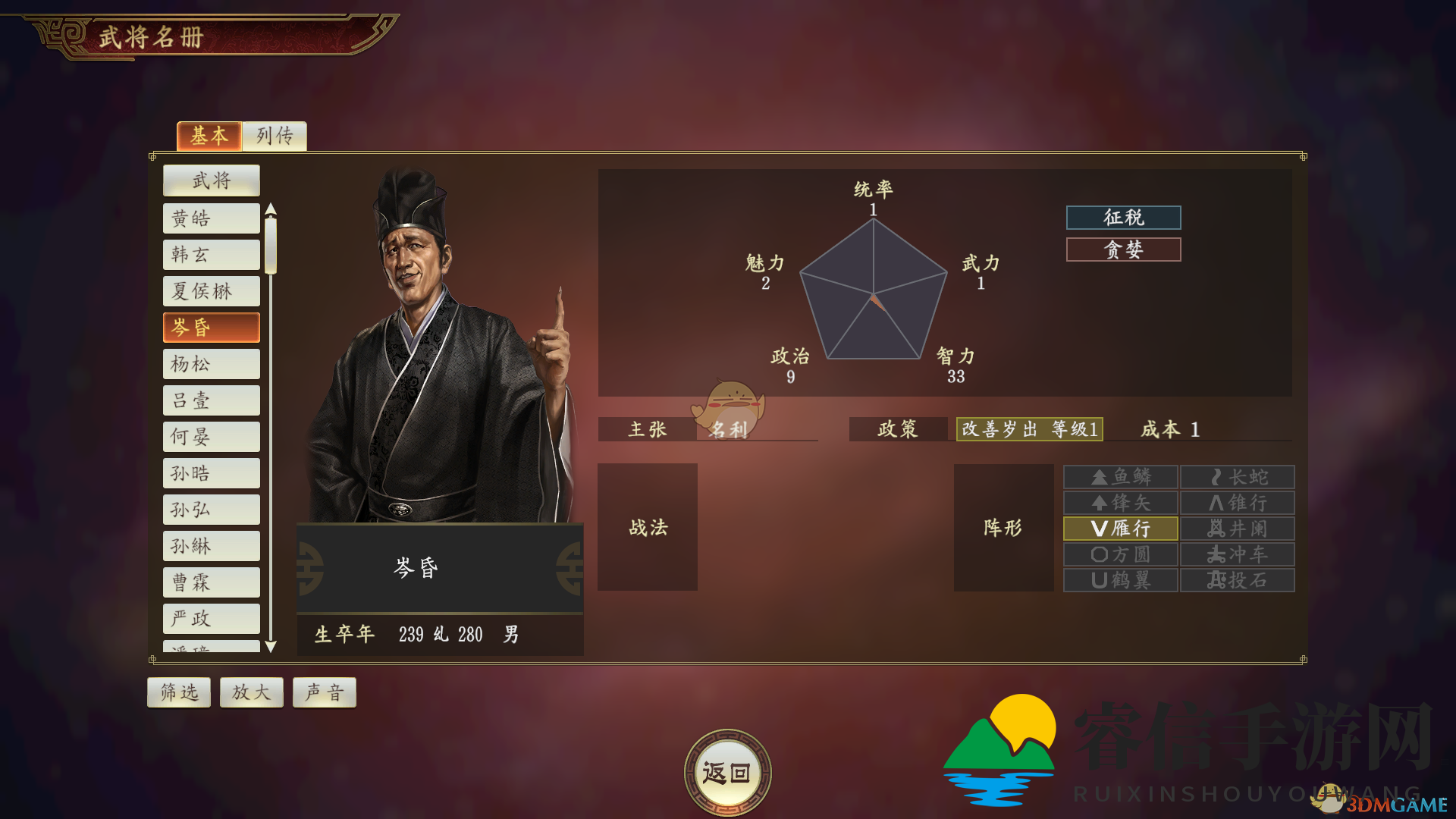Toggle the 贪婪 (Greedy) trait label

point(1122,249)
